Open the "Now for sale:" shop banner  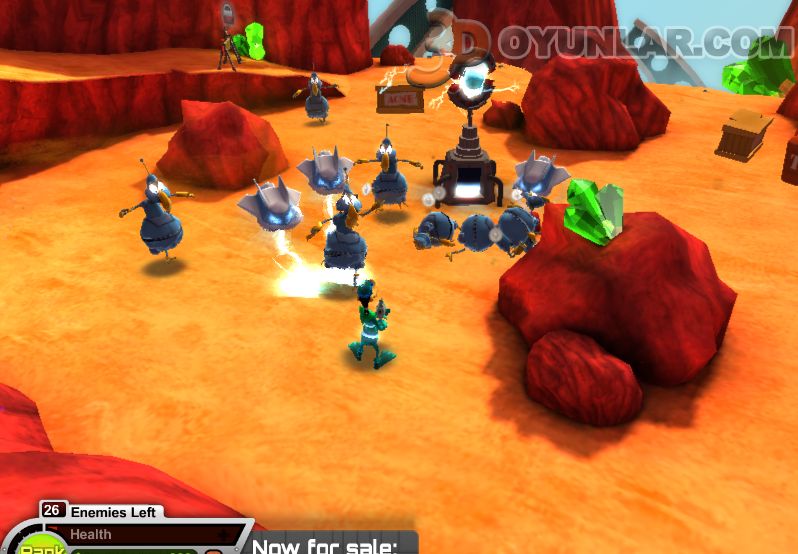(x=326, y=545)
